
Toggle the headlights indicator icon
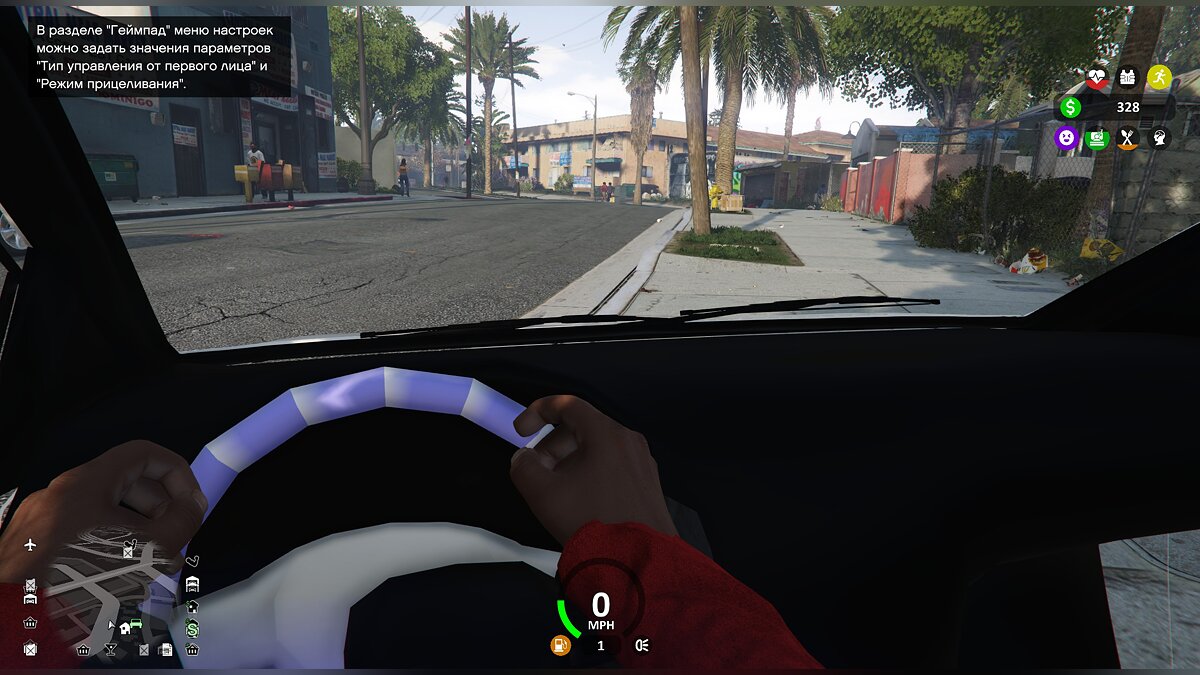point(641,646)
